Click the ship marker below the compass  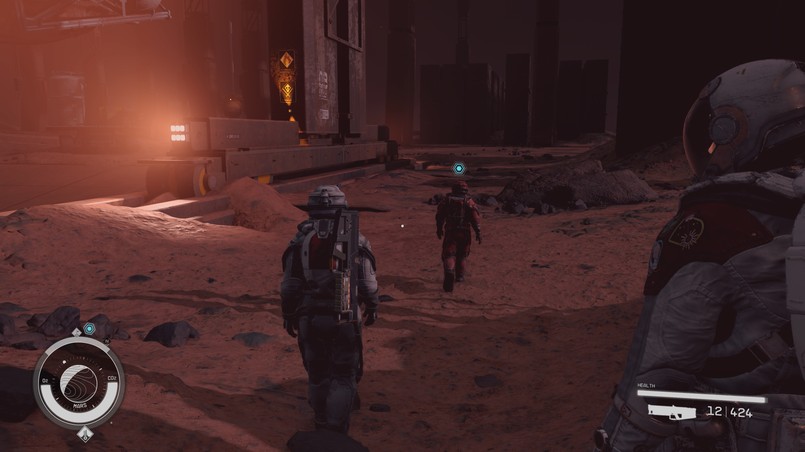coord(85,434)
